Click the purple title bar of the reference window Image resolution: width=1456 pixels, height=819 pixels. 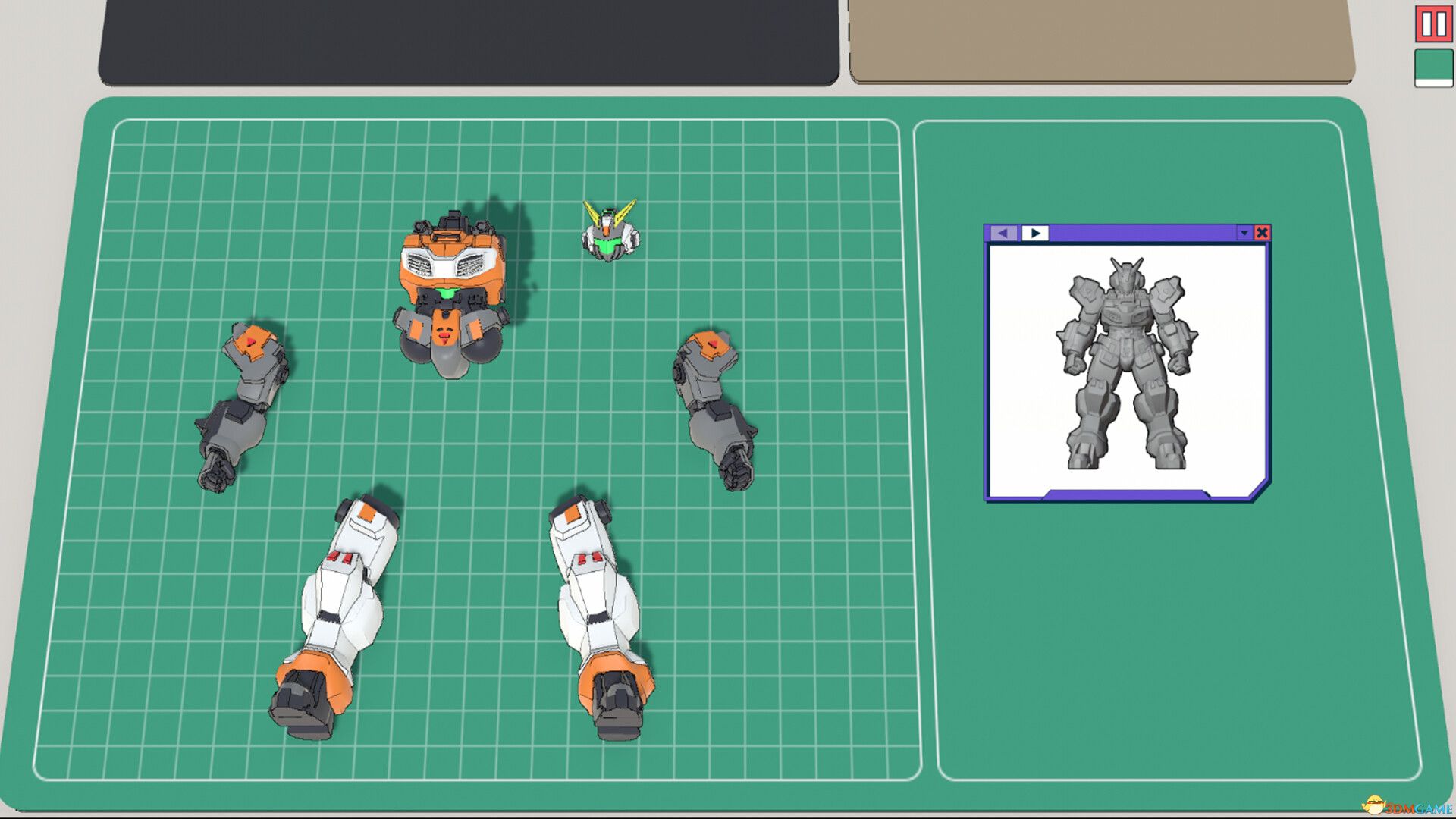1137,233
